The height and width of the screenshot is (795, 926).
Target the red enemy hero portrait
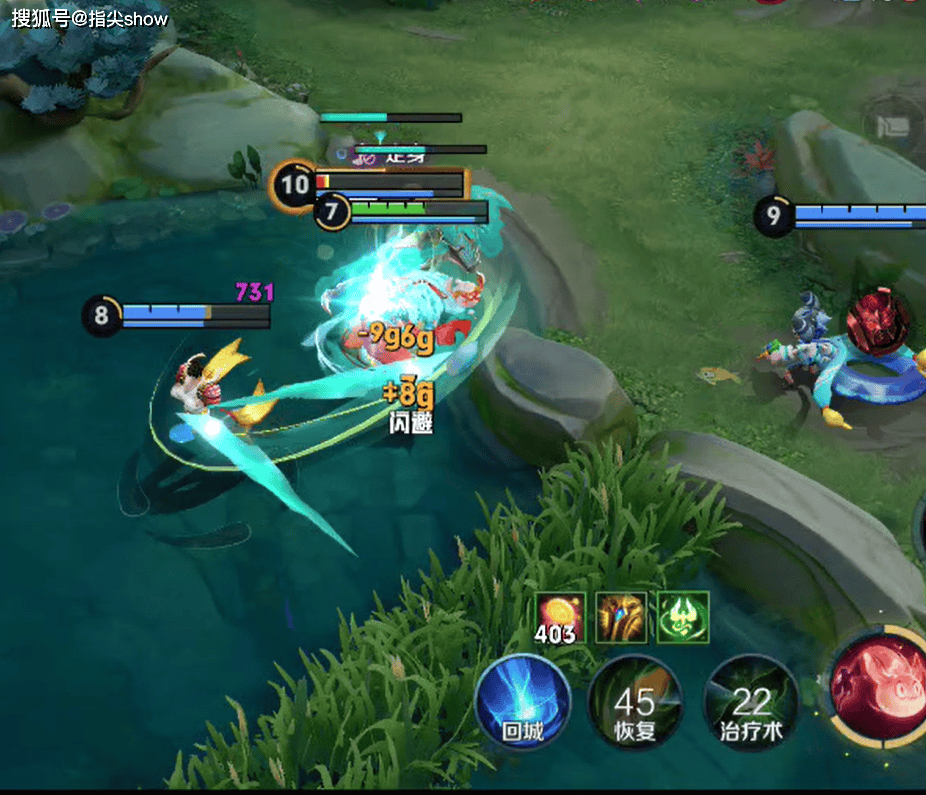point(878,324)
